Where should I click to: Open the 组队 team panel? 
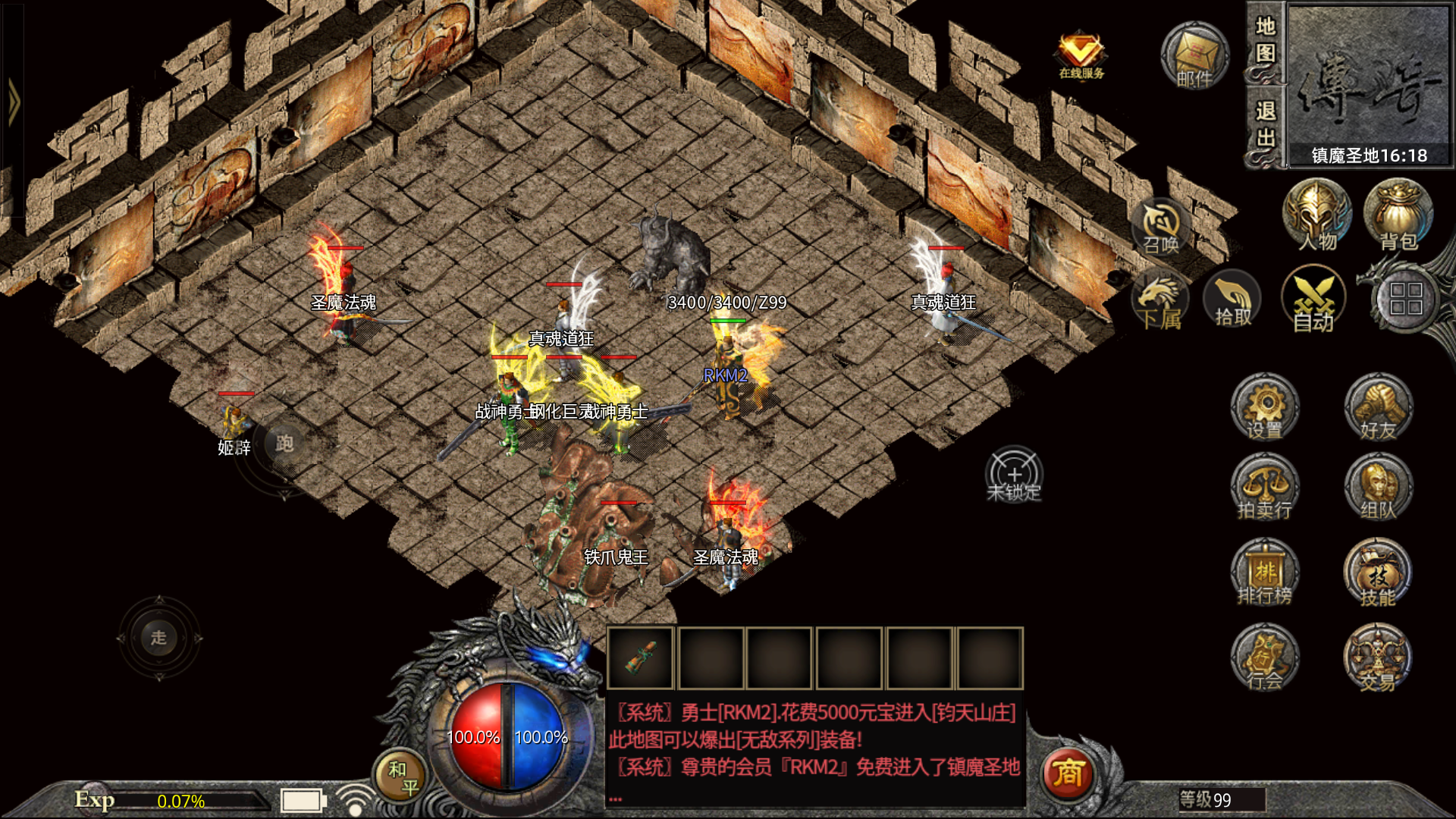coord(1378,487)
